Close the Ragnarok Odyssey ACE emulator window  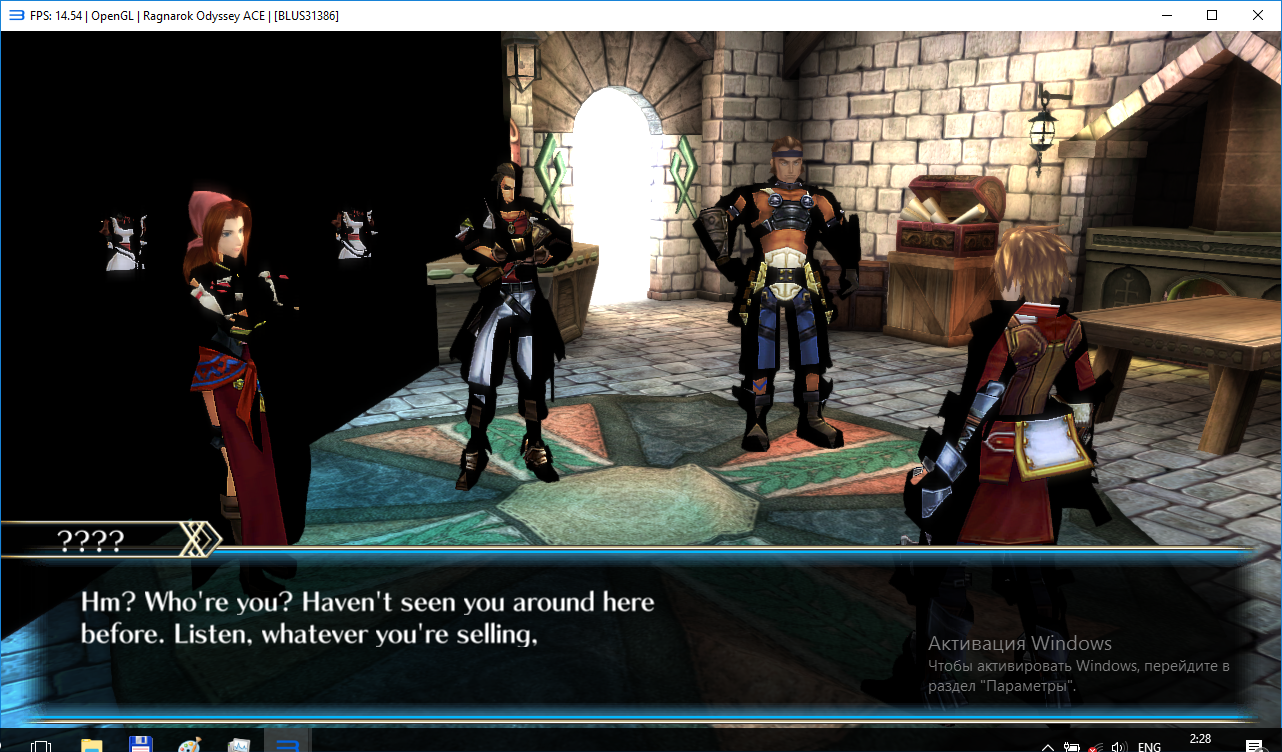(1257, 15)
